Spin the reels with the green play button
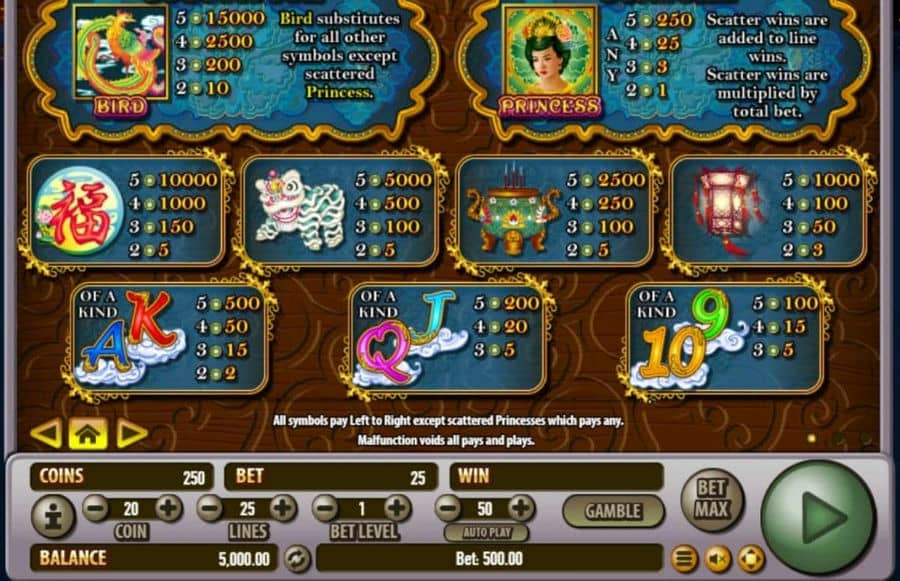The height and width of the screenshot is (581, 900). 817,517
